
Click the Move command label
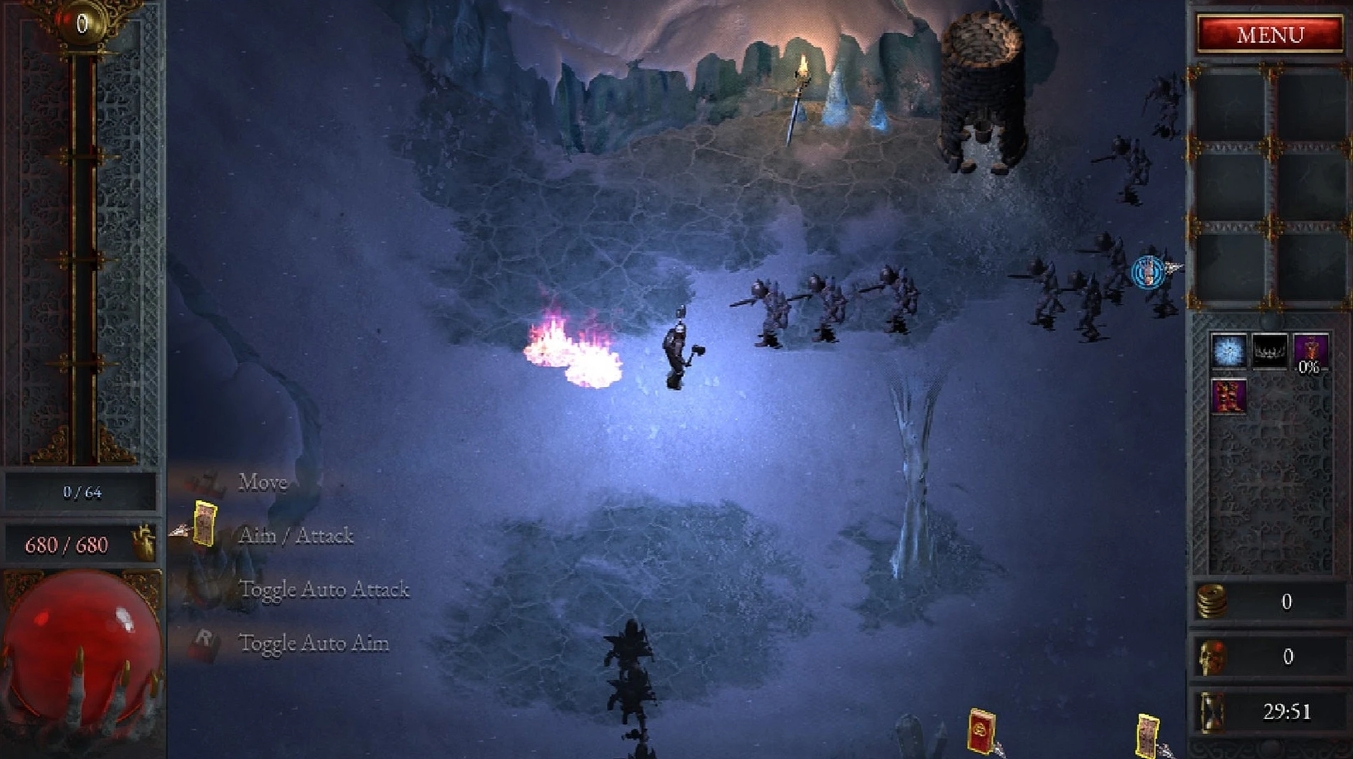pyautogui.click(x=262, y=482)
